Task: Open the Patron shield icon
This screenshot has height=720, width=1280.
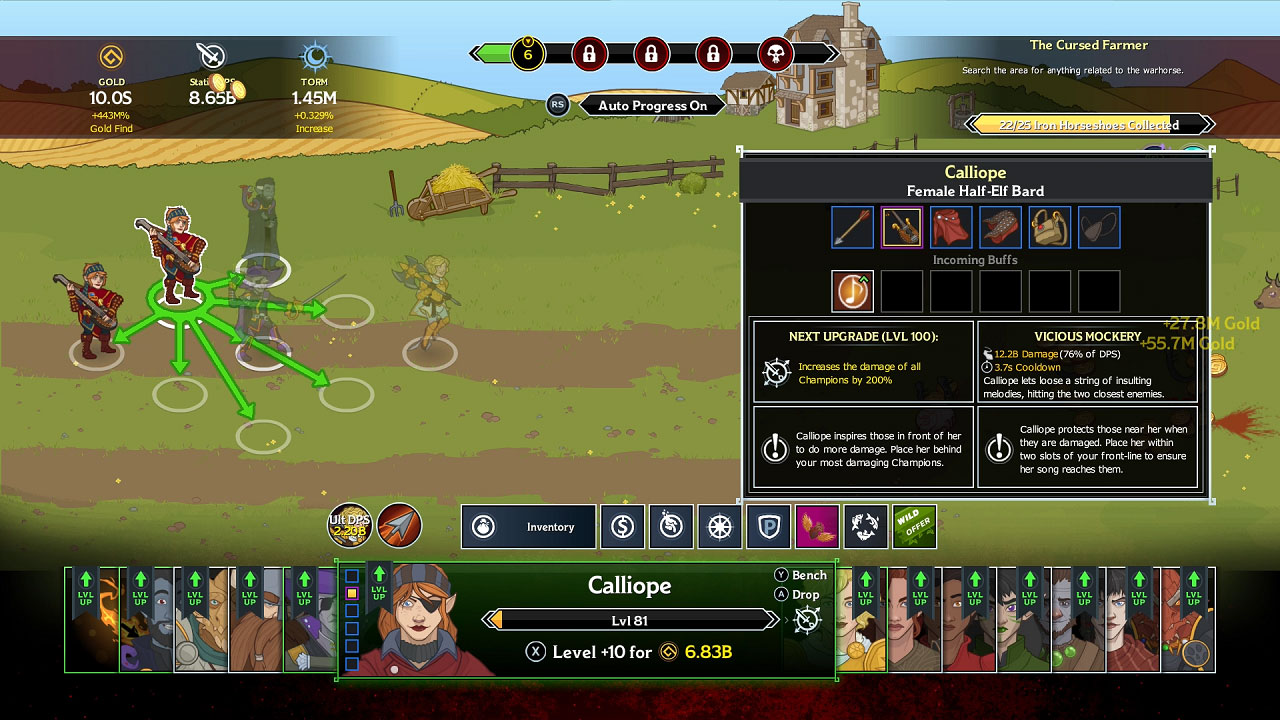Action: click(x=769, y=527)
